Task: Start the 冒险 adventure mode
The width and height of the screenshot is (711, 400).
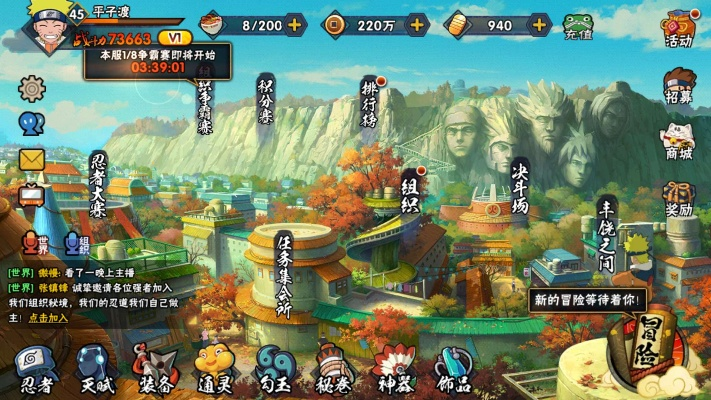Action: tap(648, 345)
